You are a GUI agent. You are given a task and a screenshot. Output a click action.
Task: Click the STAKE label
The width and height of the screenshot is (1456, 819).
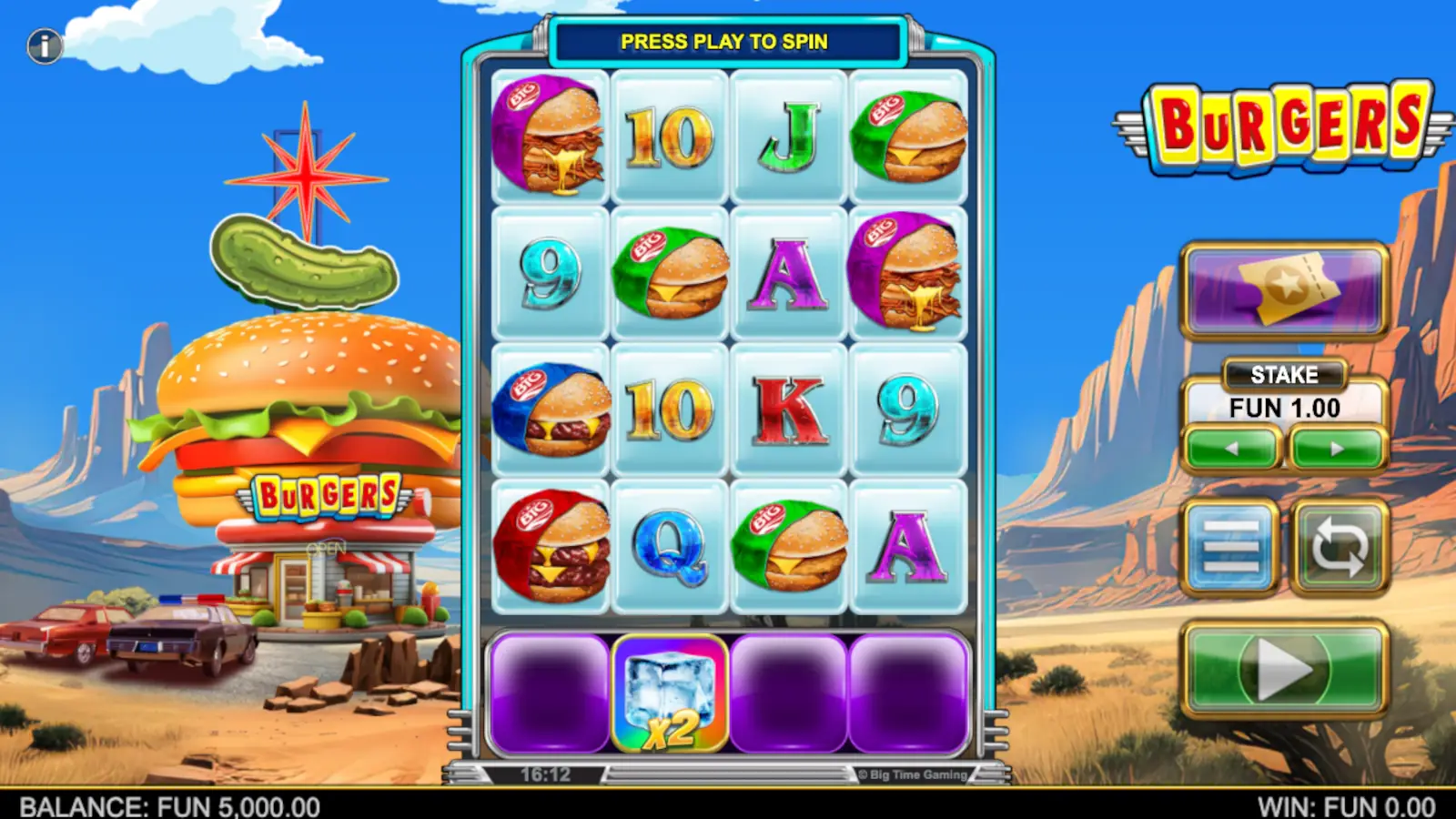pos(1282,375)
